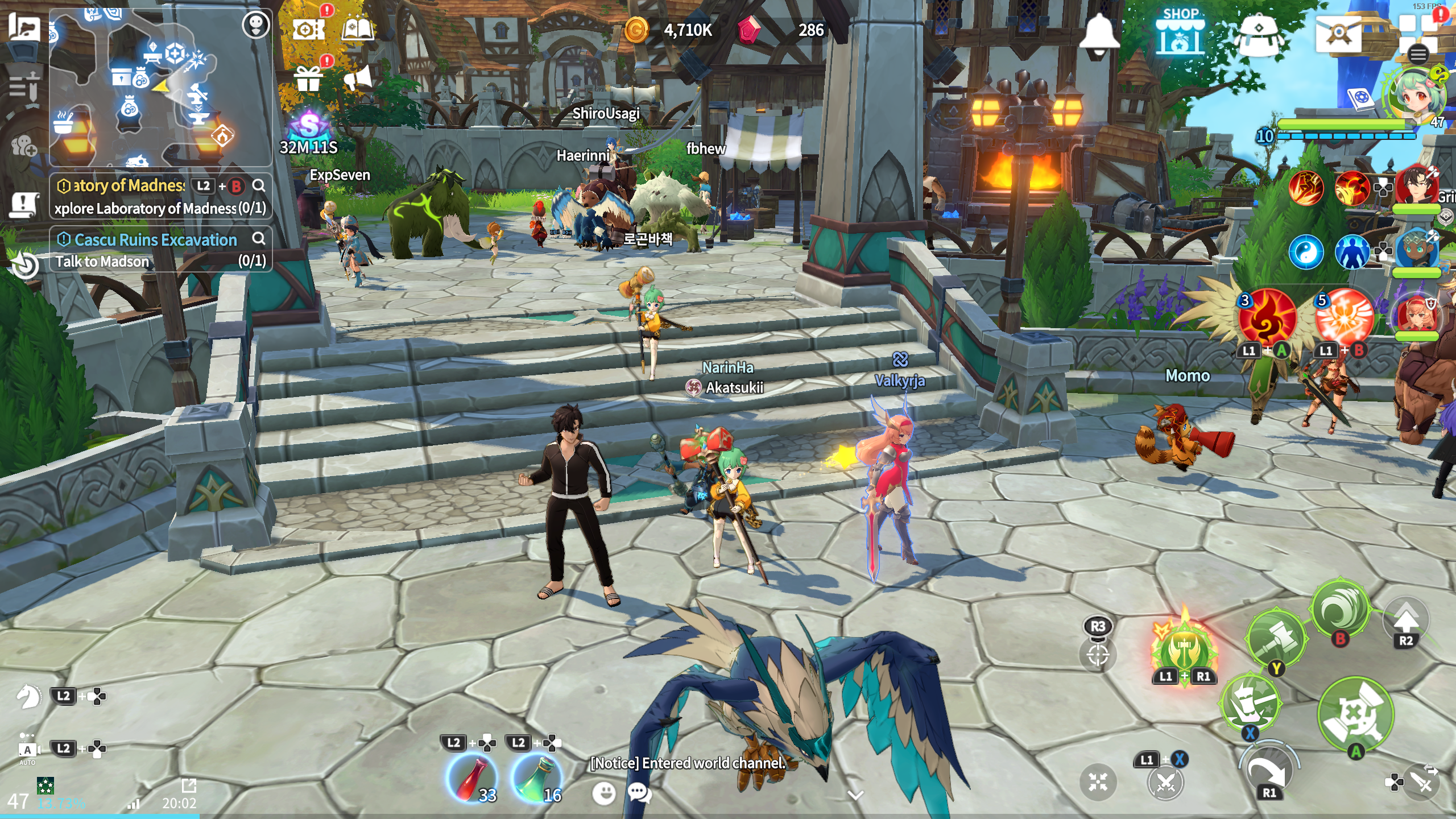Viewport: 1456px width, 819px height.
Task: Select the Cascu Ruins Excavation quest
Action: (155, 240)
